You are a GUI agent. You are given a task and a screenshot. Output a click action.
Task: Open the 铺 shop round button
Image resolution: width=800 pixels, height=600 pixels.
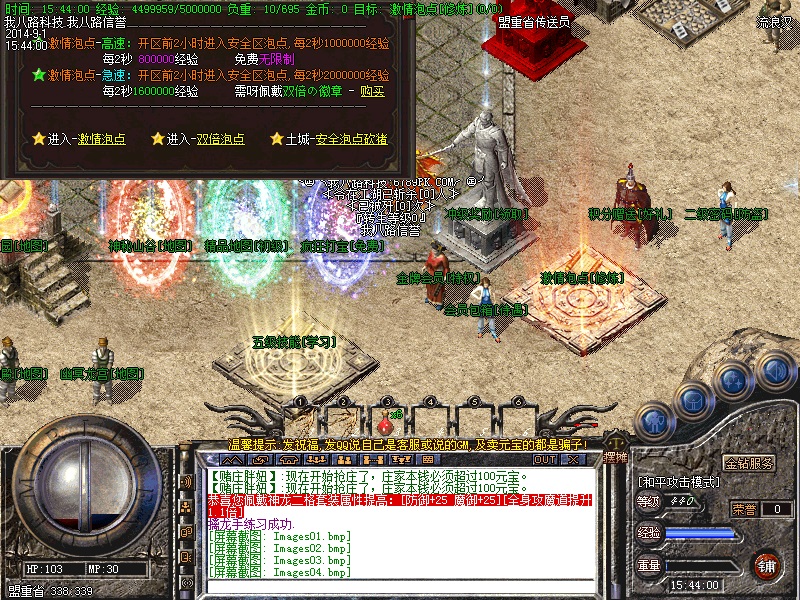(766, 565)
